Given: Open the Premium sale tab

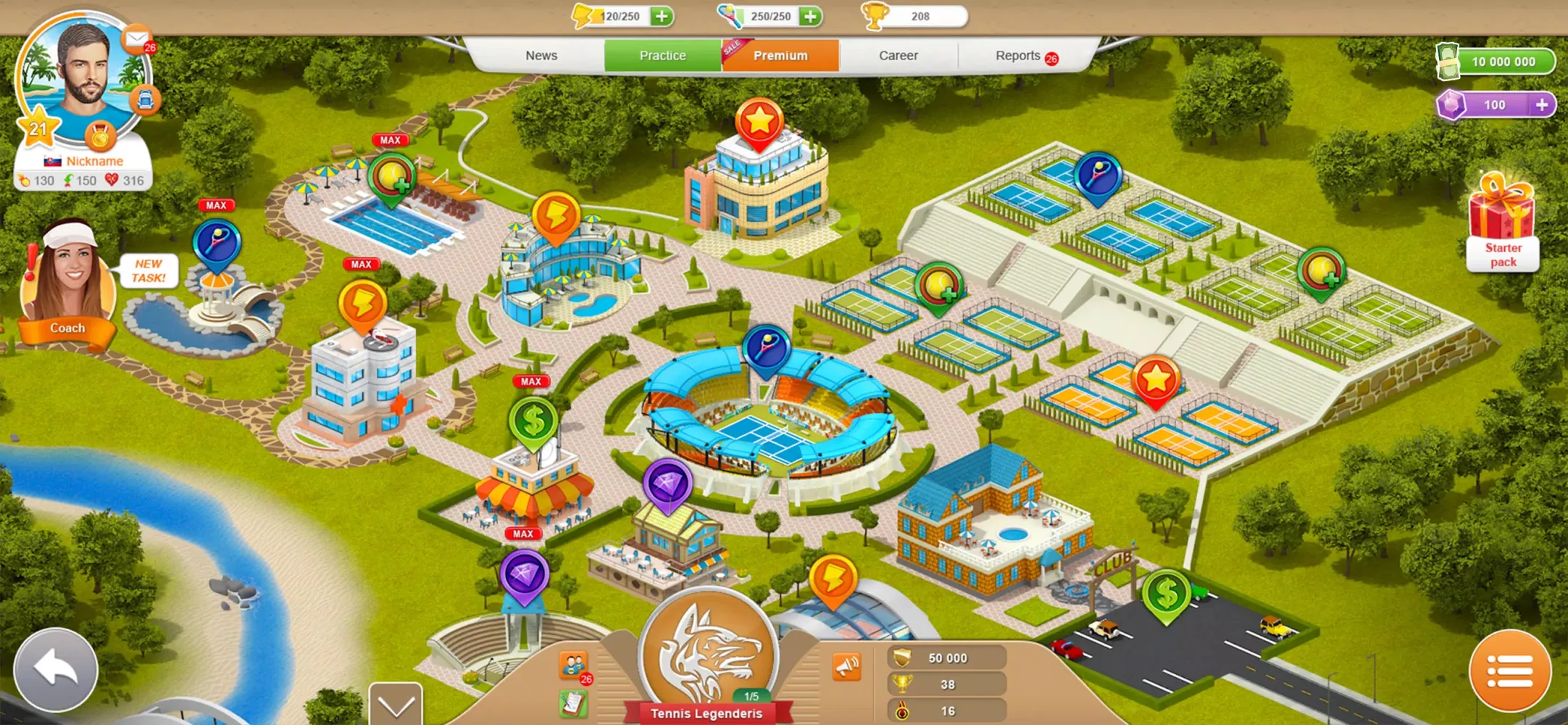Looking at the screenshot, I should click(x=780, y=56).
